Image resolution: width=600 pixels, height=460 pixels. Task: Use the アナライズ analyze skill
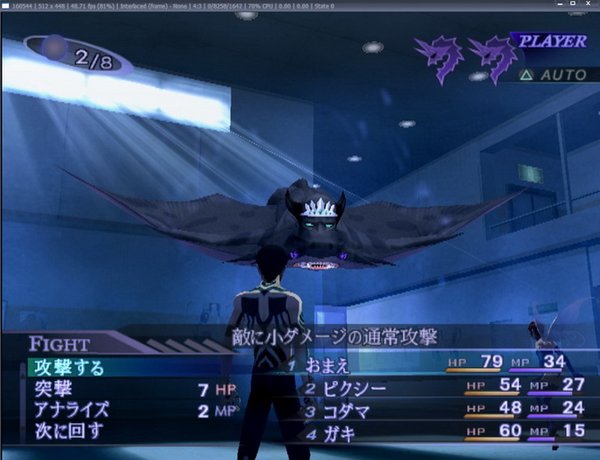click(68, 410)
